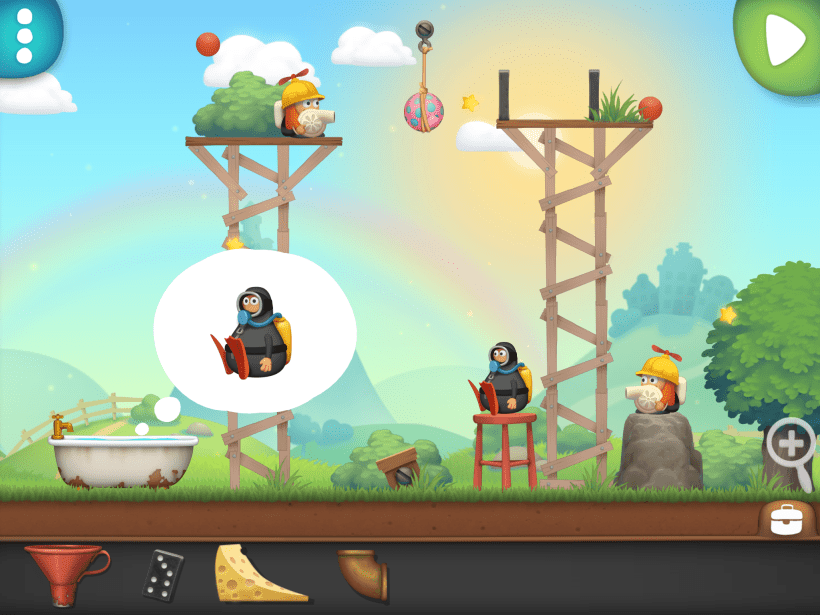820x615 pixels.
Task: Open the three-dot menu button
Action: [26, 34]
